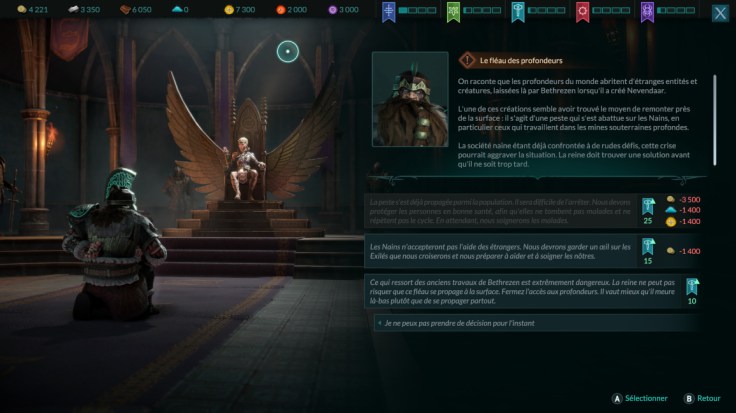Close the event window with the X
The height and width of the screenshot is (413, 736).
720,13
